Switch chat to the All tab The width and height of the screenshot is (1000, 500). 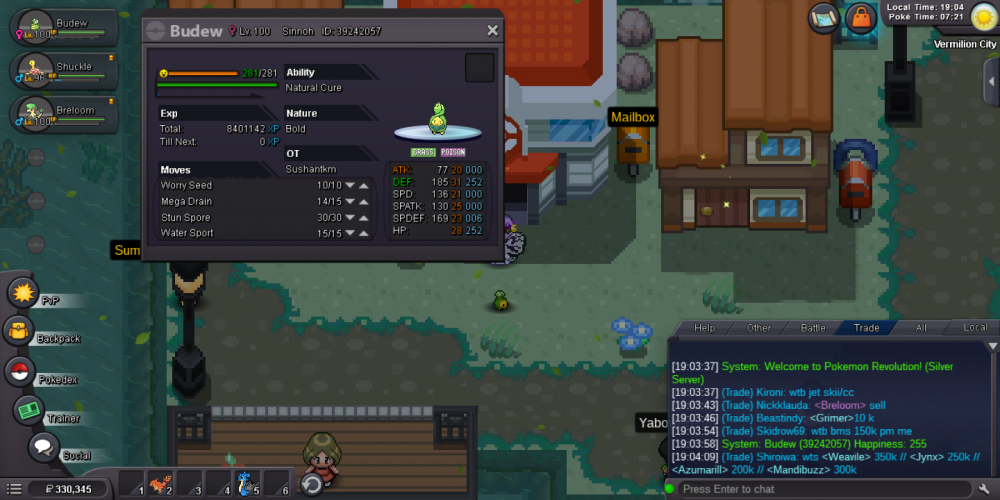[x=921, y=328]
